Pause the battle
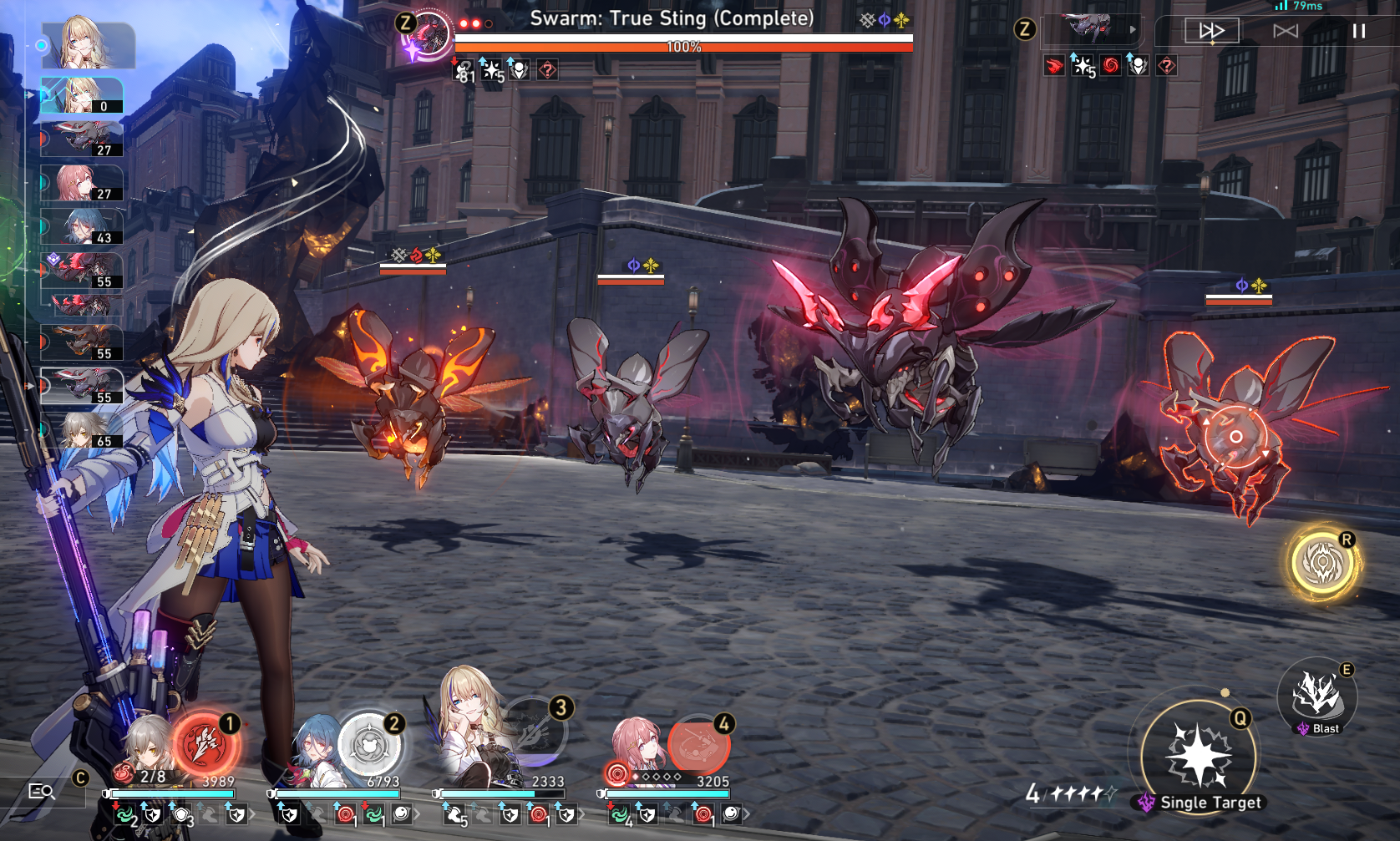The image size is (1400, 841). click(1359, 31)
